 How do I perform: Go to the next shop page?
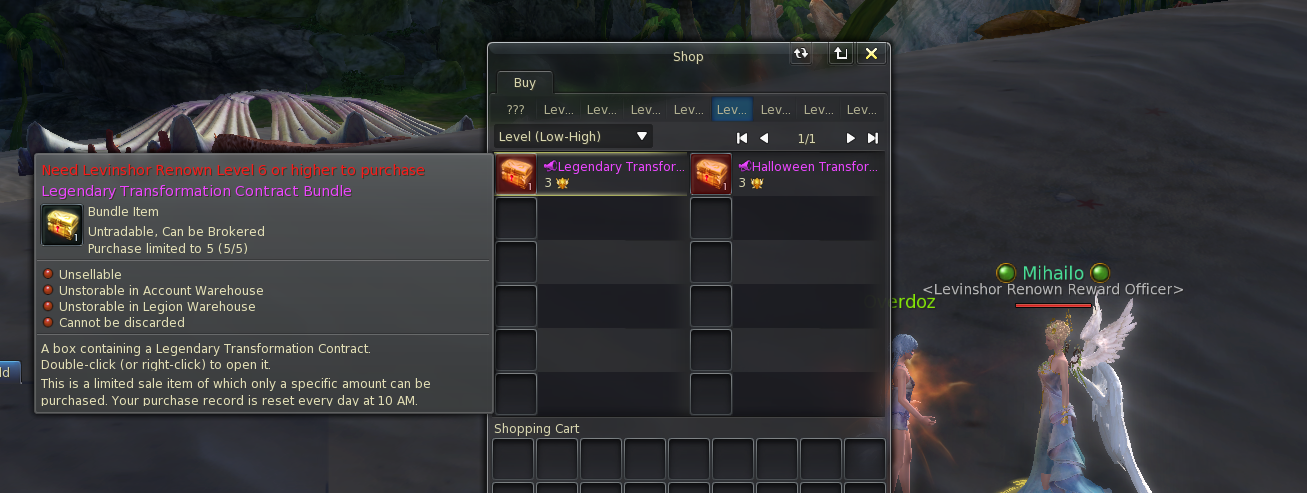[851, 138]
